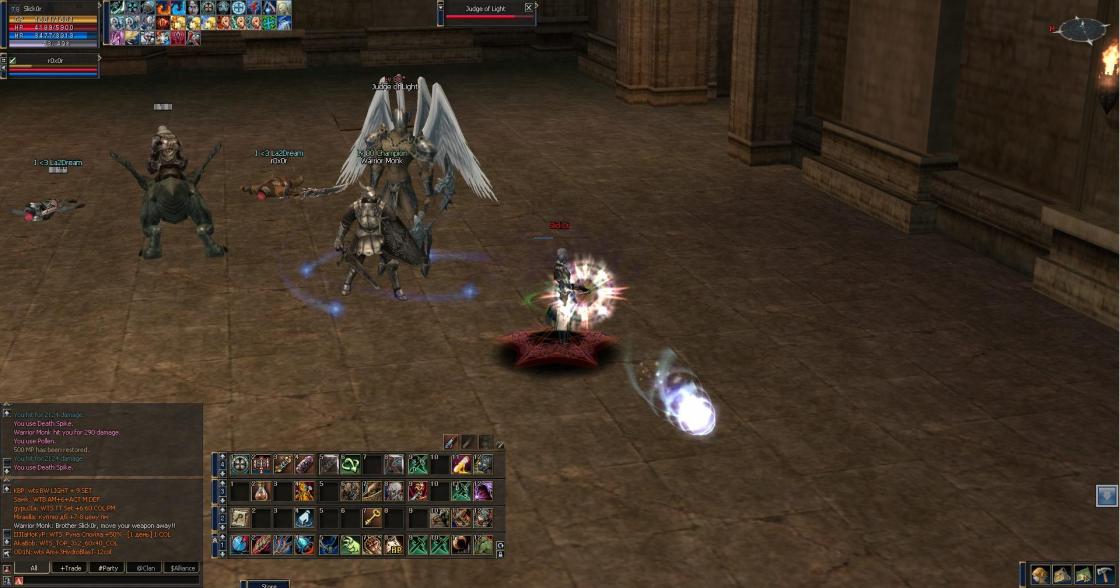The height and width of the screenshot is (588, 1120).
Task: Use the HP potion hotbar slot
Action: click(x=394, y=545)
